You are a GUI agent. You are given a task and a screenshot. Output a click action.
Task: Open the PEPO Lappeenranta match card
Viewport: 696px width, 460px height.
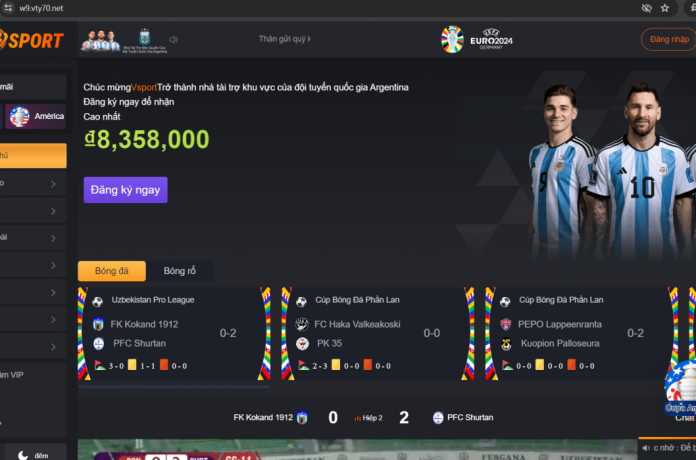[x=575, y=333]
